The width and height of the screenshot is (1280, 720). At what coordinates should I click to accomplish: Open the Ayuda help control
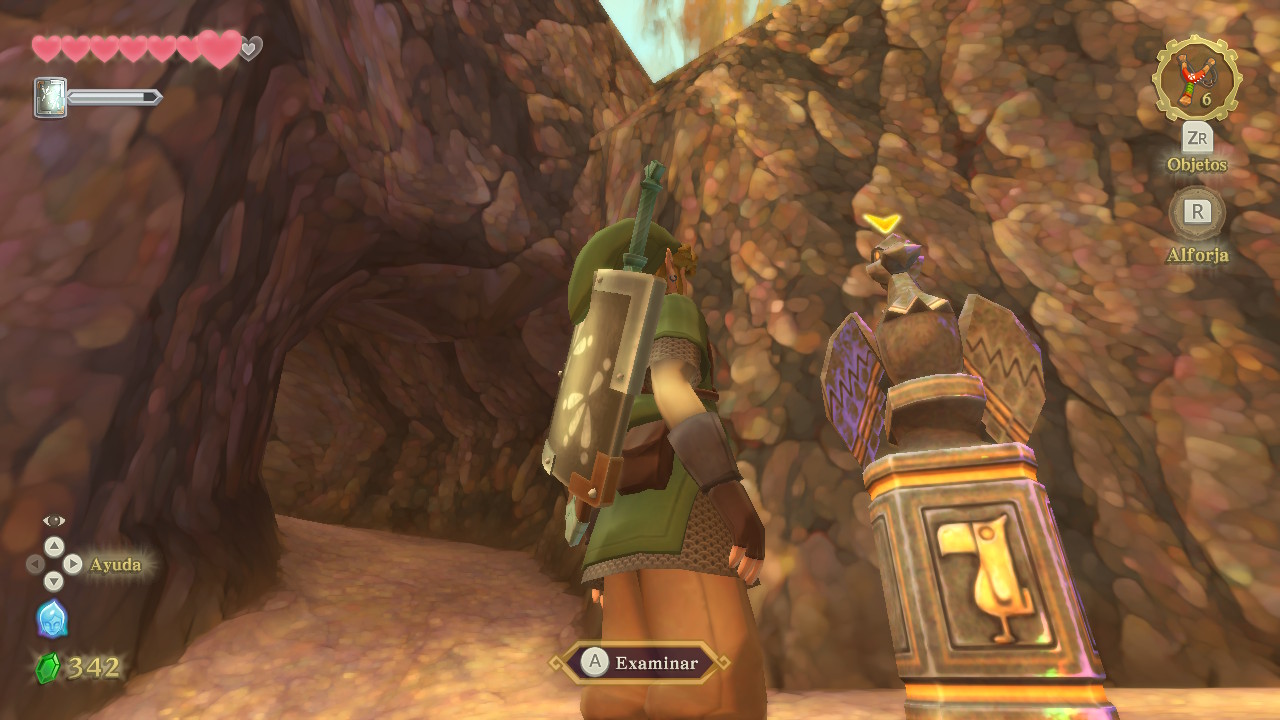55,564
